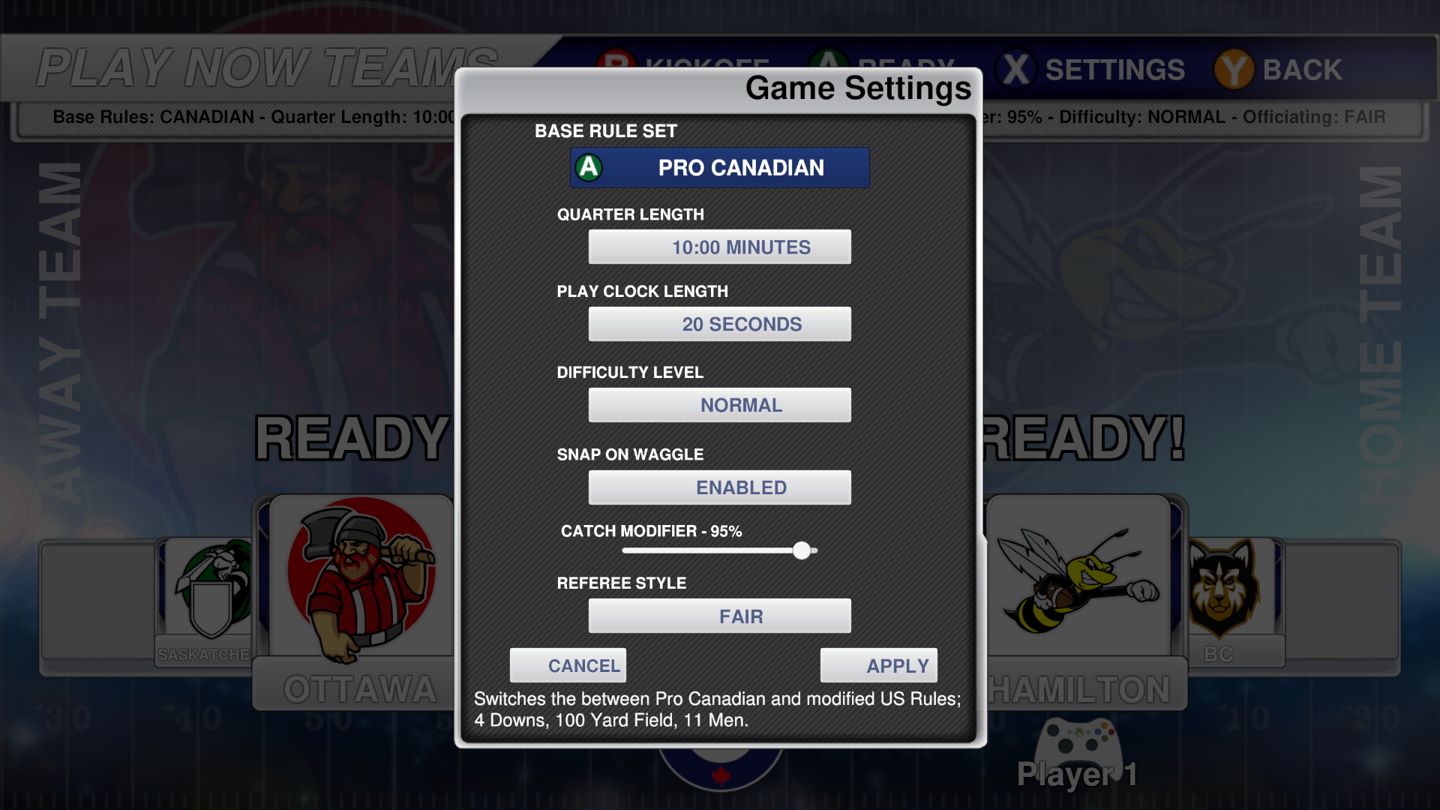This screenshot has height=810, width=1440.
Task: Change the Fair referee style
Action: 720,616
